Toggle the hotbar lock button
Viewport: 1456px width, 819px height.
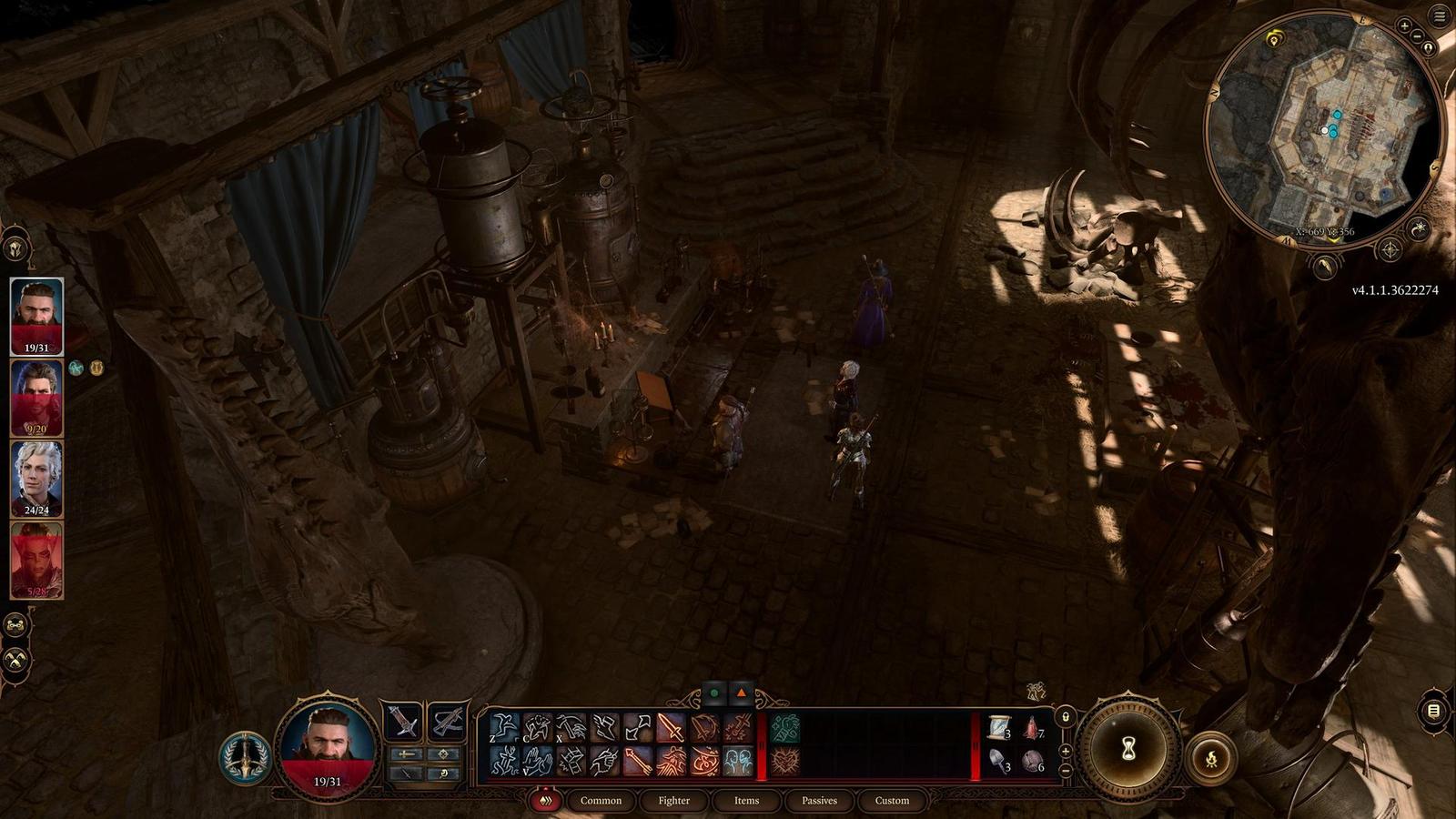point(1066,717)
